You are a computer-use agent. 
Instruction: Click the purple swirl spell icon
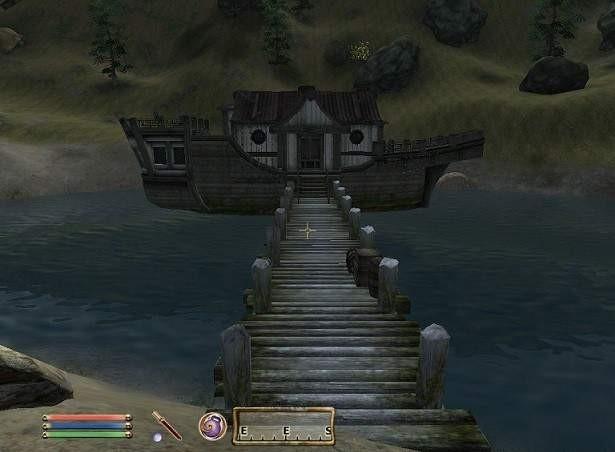[x=212, y=426]
